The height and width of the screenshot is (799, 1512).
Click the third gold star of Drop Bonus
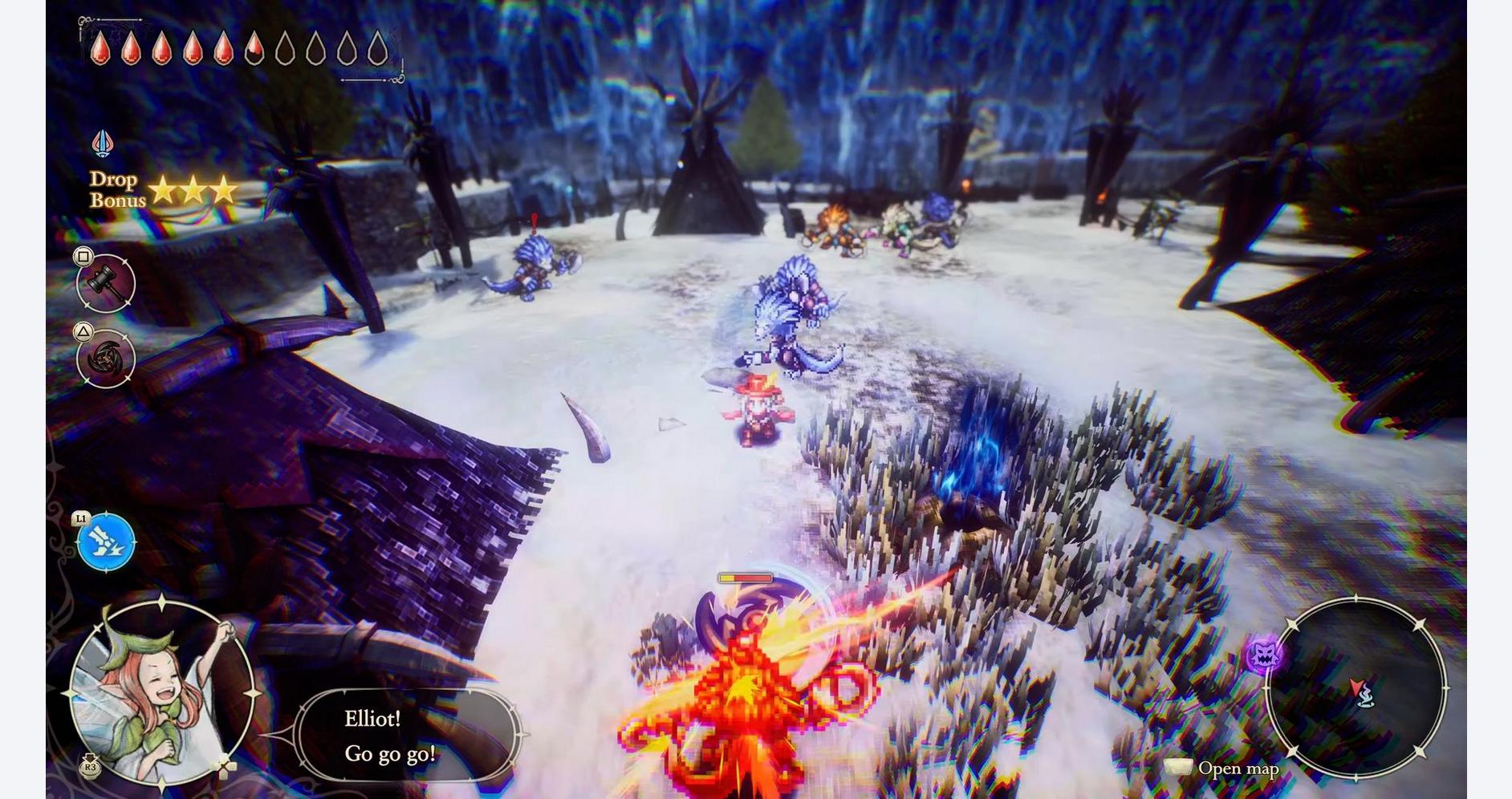(x=225, y=190)
